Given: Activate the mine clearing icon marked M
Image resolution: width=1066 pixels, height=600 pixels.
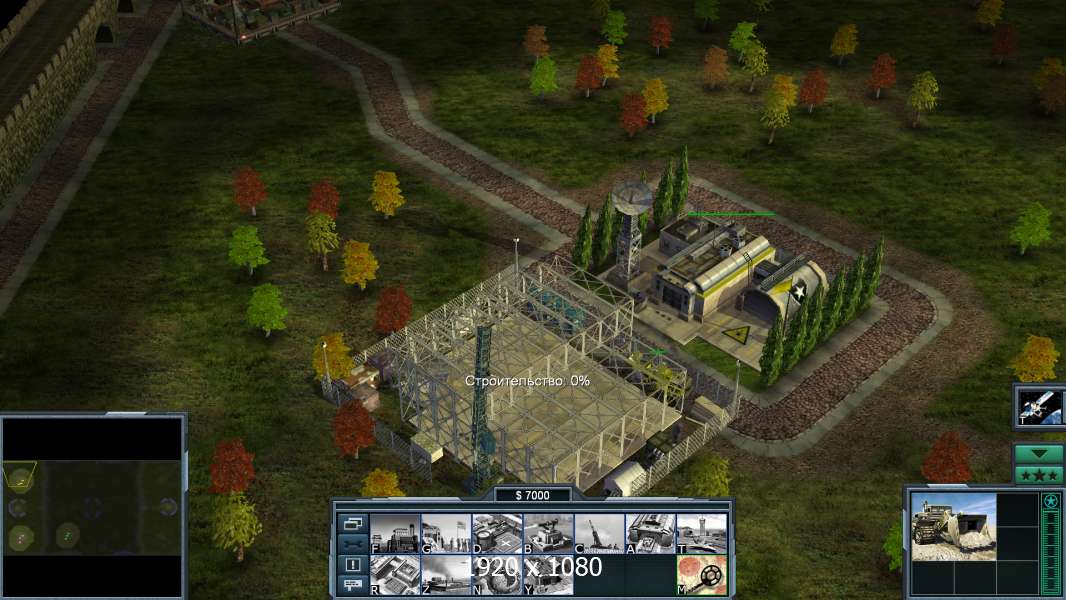Looking at the screenshot, I should 701,575.
